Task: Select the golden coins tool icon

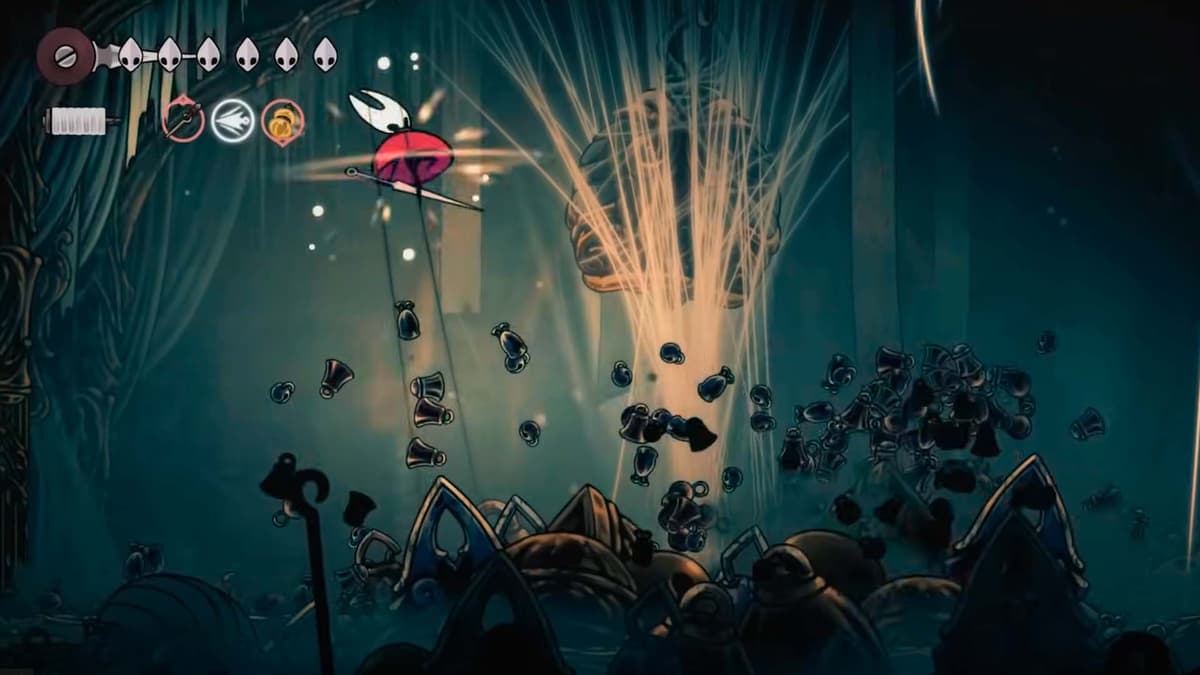Action: 283,122
